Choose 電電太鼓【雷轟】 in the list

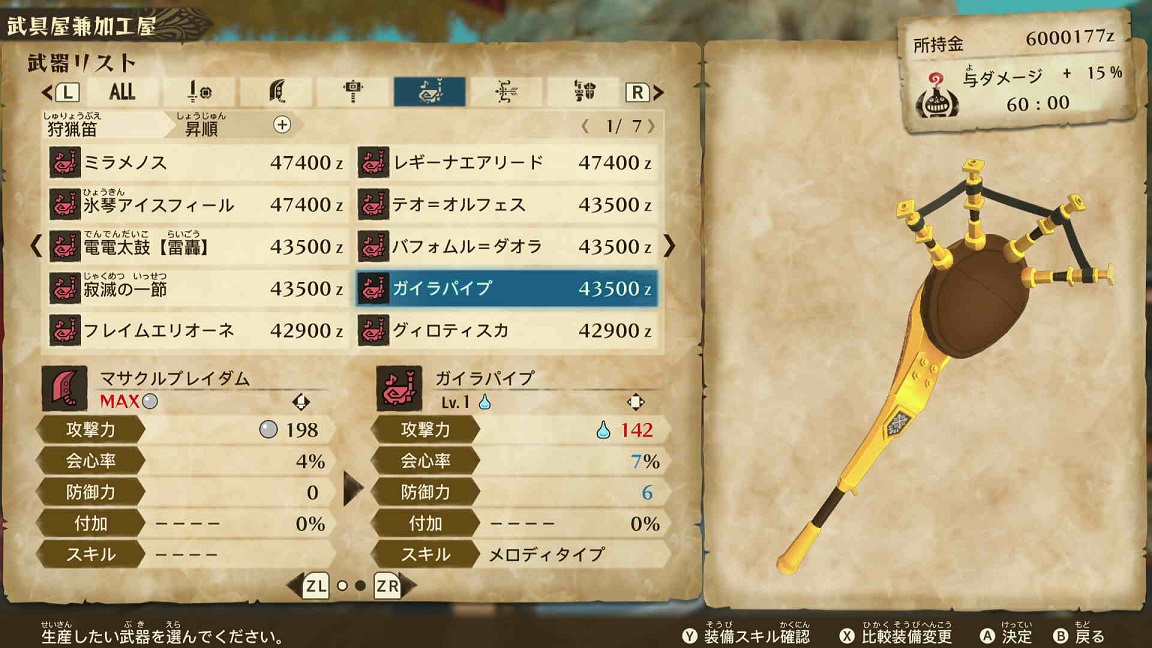(197, 247)
